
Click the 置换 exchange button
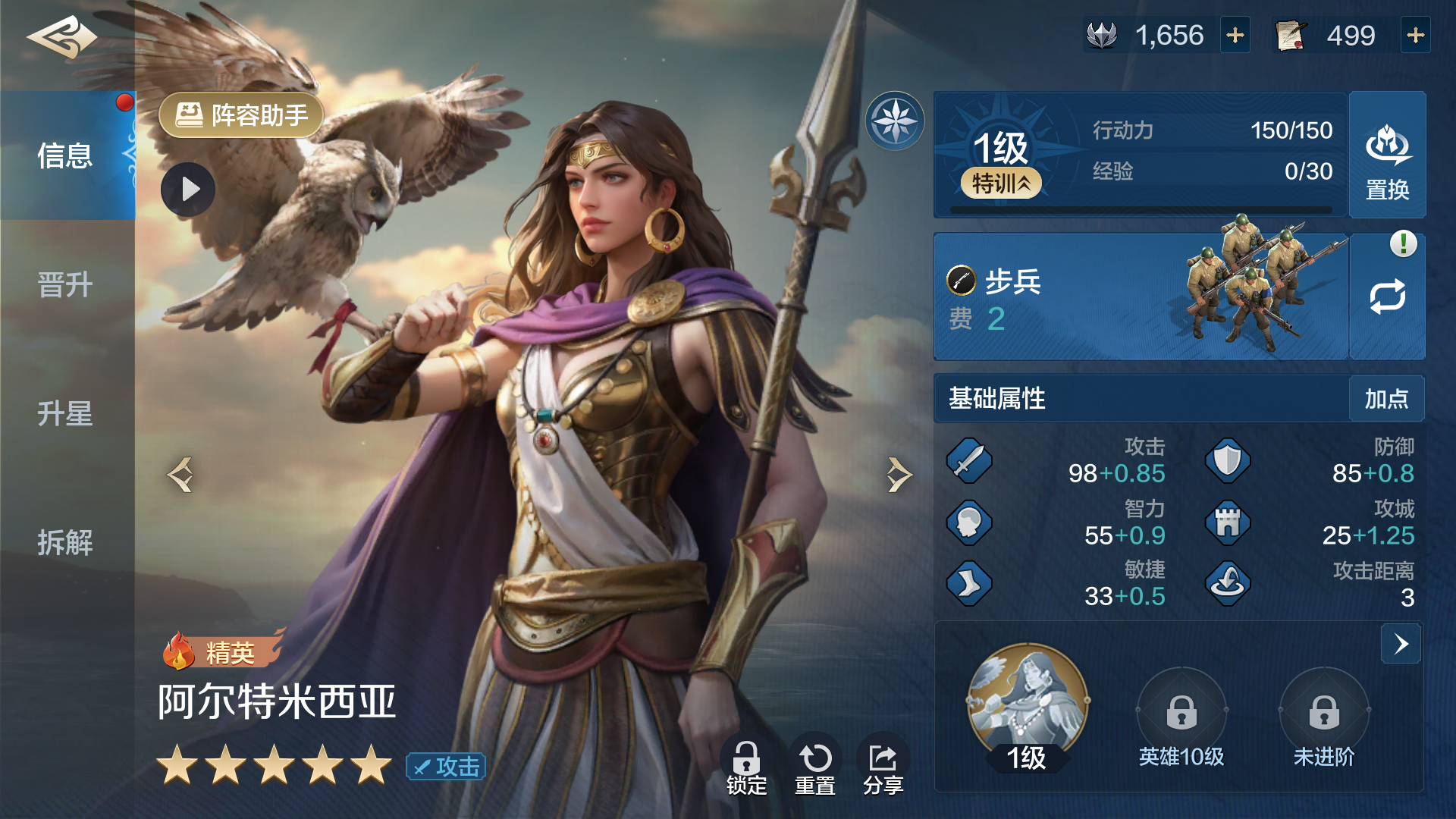click(x=1387, y=156)
